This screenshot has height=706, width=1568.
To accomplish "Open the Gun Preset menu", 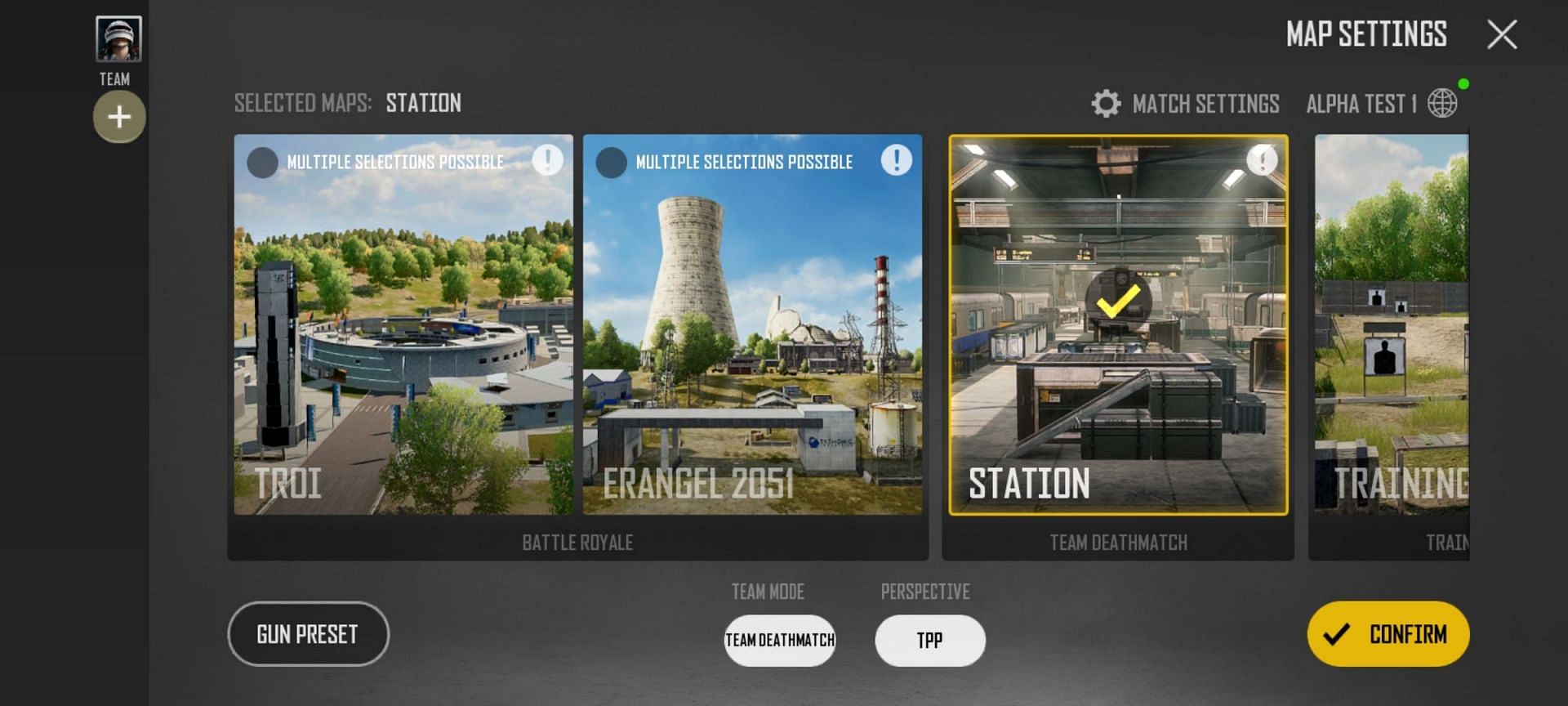I will pyautogui.click(x=308, y=634).
